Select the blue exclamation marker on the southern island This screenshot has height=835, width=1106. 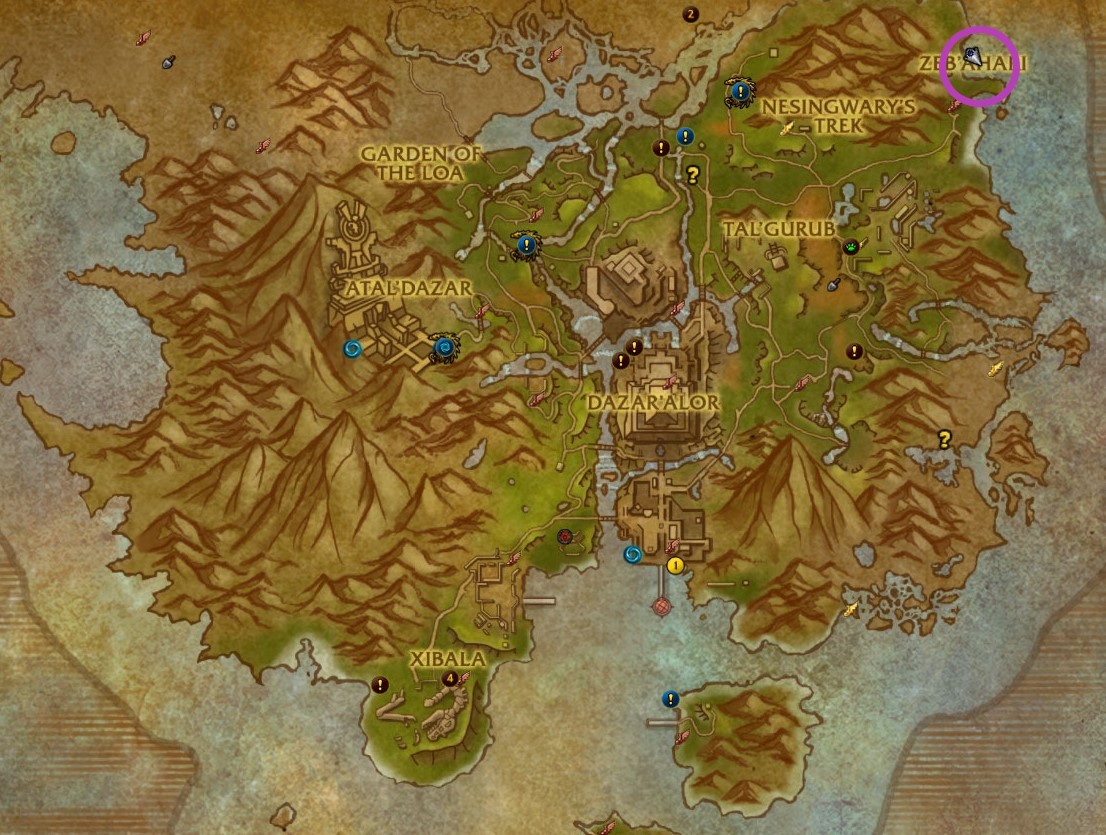pyautogui.click(x=670, y=699)
